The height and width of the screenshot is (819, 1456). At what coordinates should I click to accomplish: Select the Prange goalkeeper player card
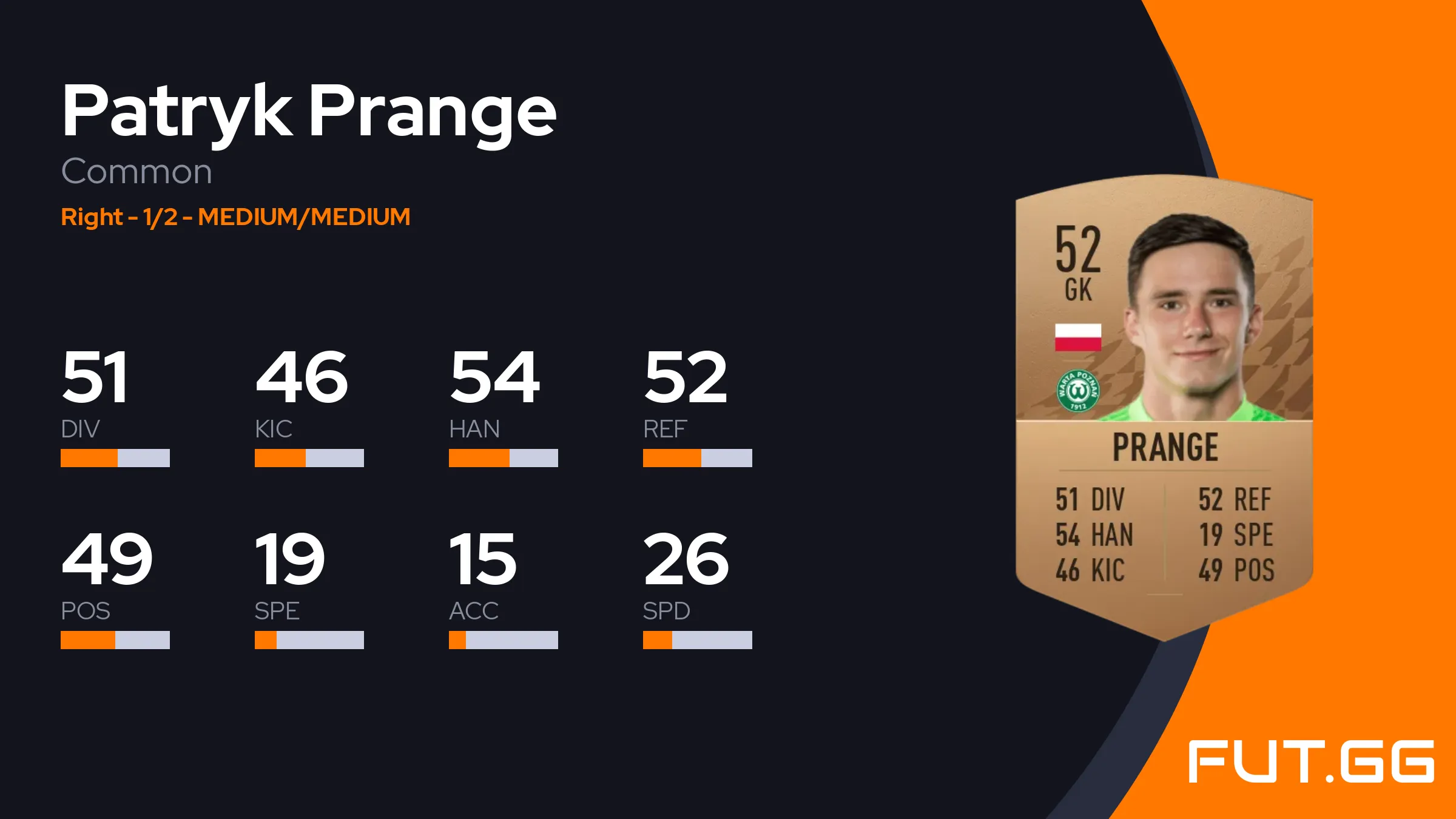pos(1164,406)
